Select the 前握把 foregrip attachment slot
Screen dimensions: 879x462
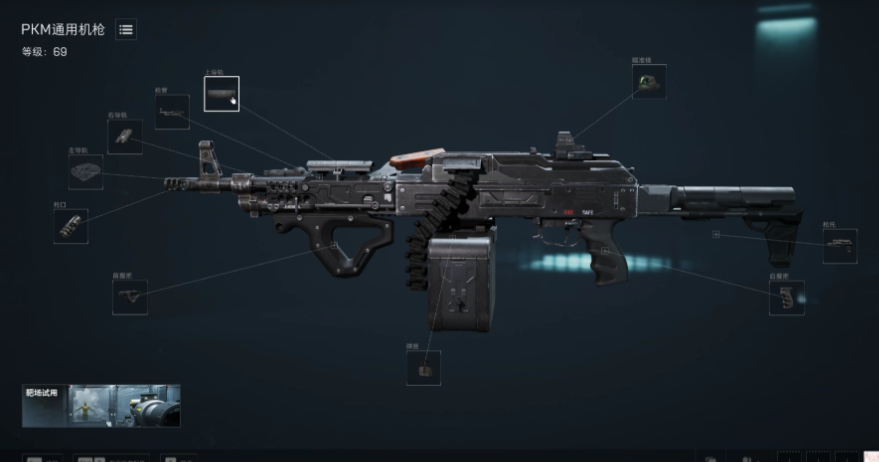point(130,297)
